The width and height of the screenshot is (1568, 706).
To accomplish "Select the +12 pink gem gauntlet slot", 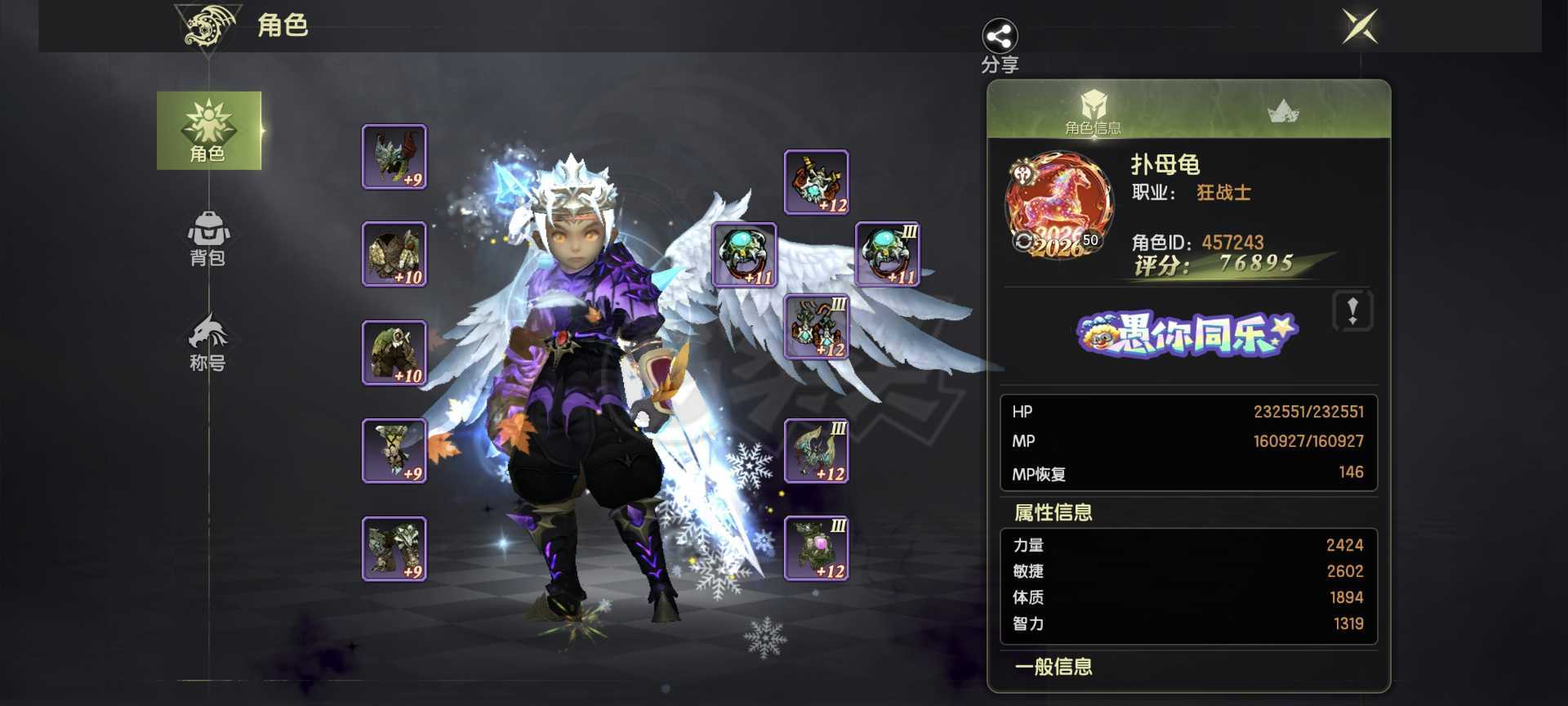I will pos(816,548).
